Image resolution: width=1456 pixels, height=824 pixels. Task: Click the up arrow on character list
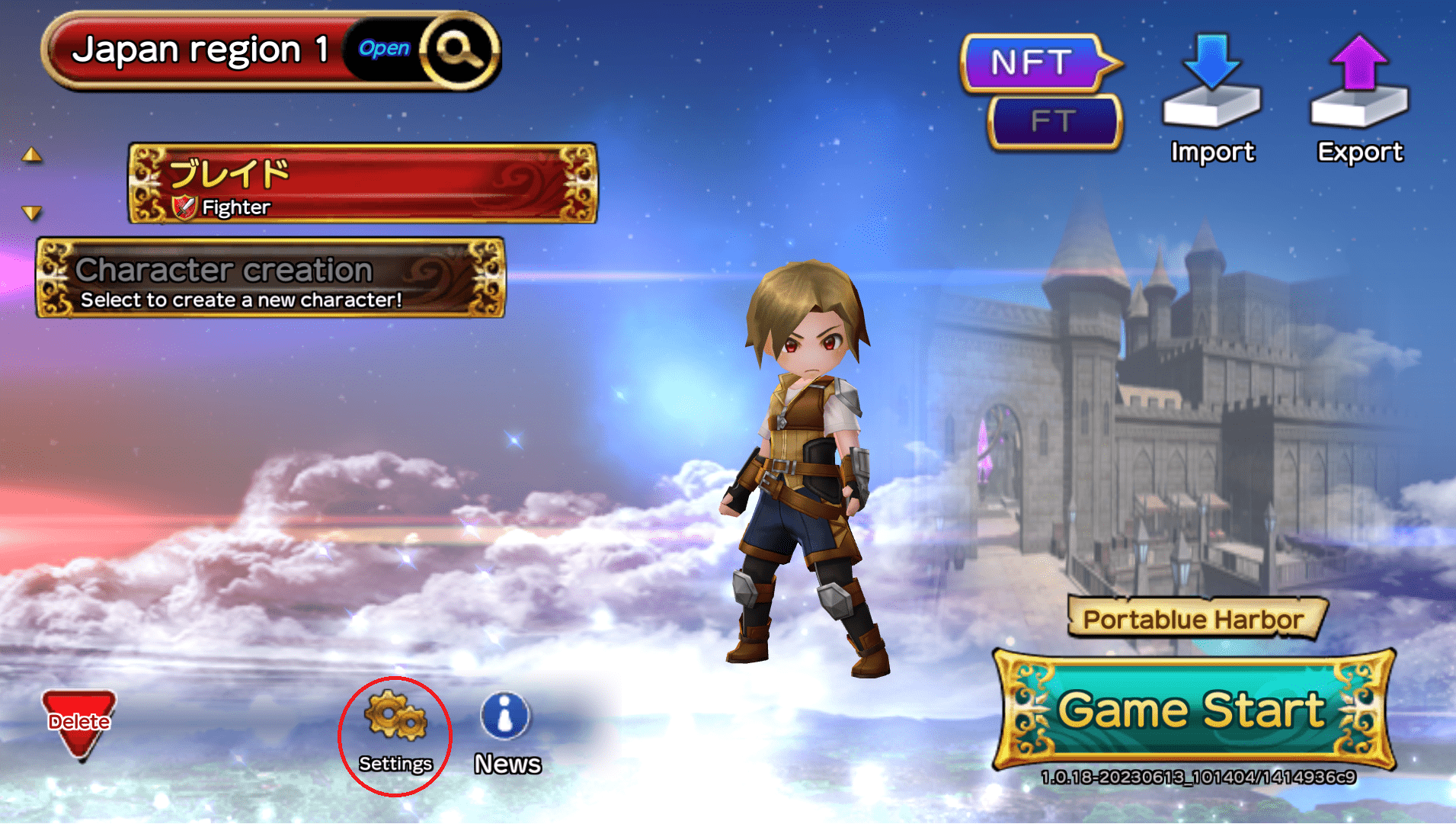coord(32,156)
